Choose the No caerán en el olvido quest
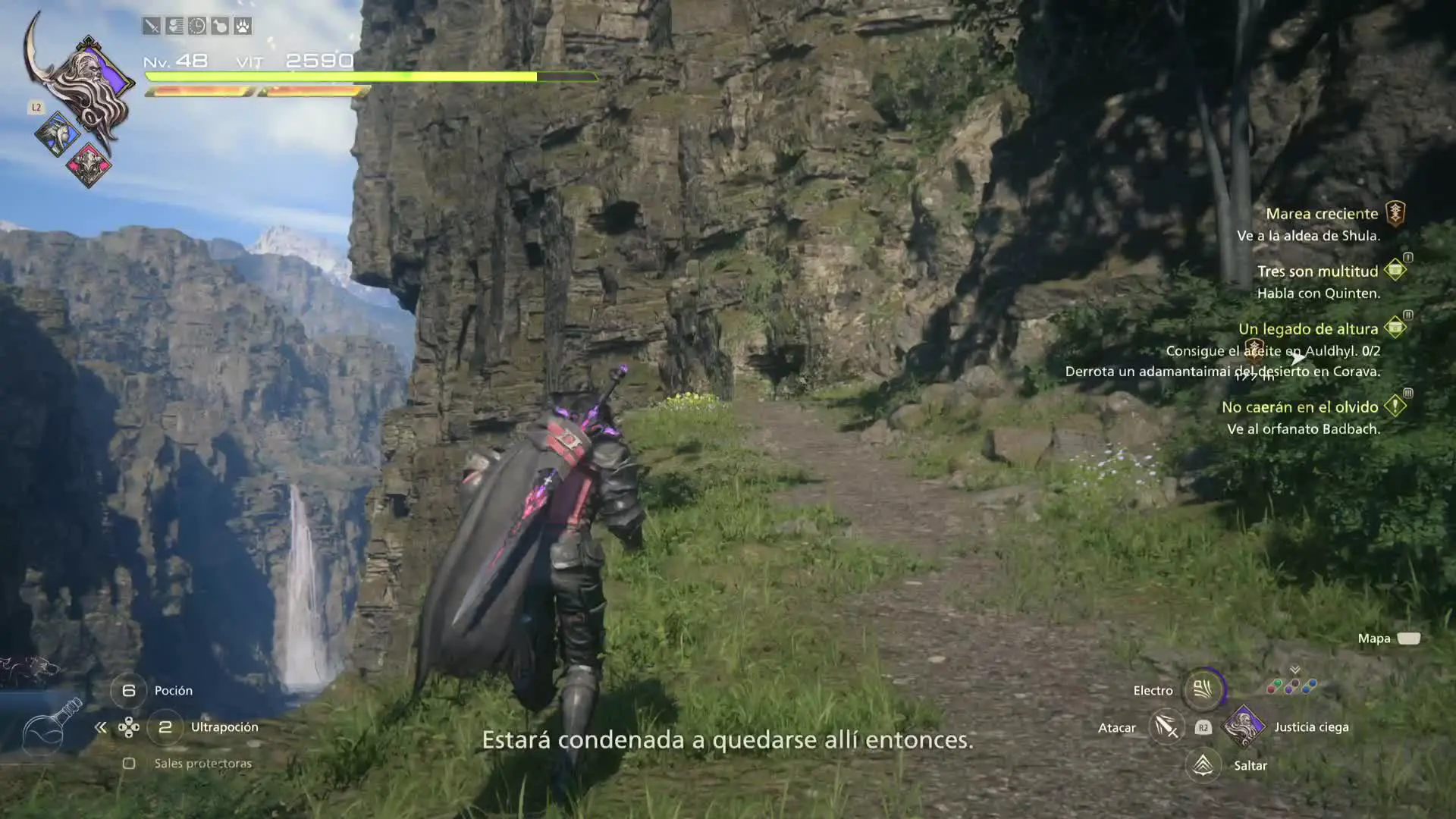 coord(1299,407)
